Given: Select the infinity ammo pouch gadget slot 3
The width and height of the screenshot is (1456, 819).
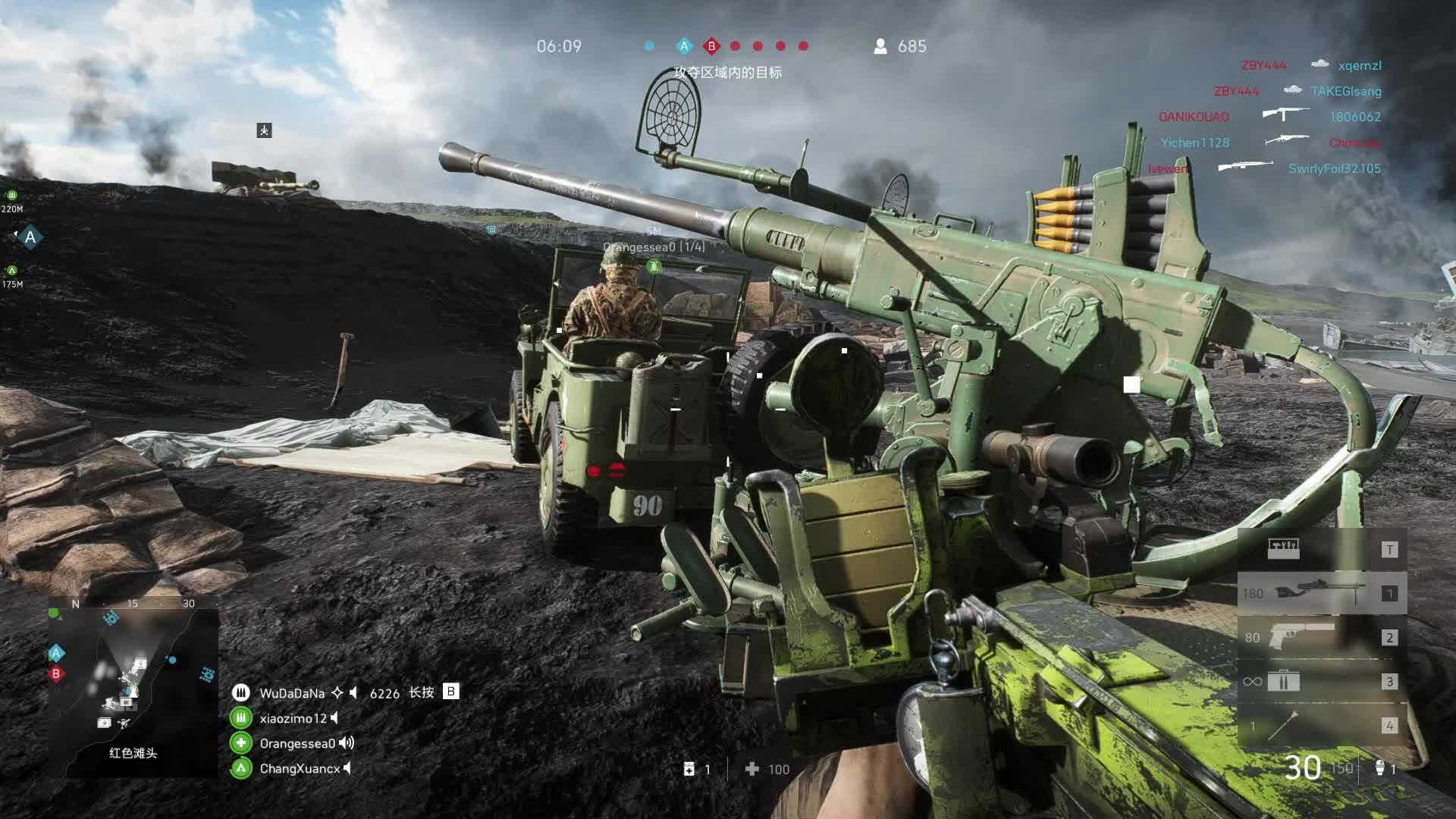Looking at the screenshot, I should 1321,681.
